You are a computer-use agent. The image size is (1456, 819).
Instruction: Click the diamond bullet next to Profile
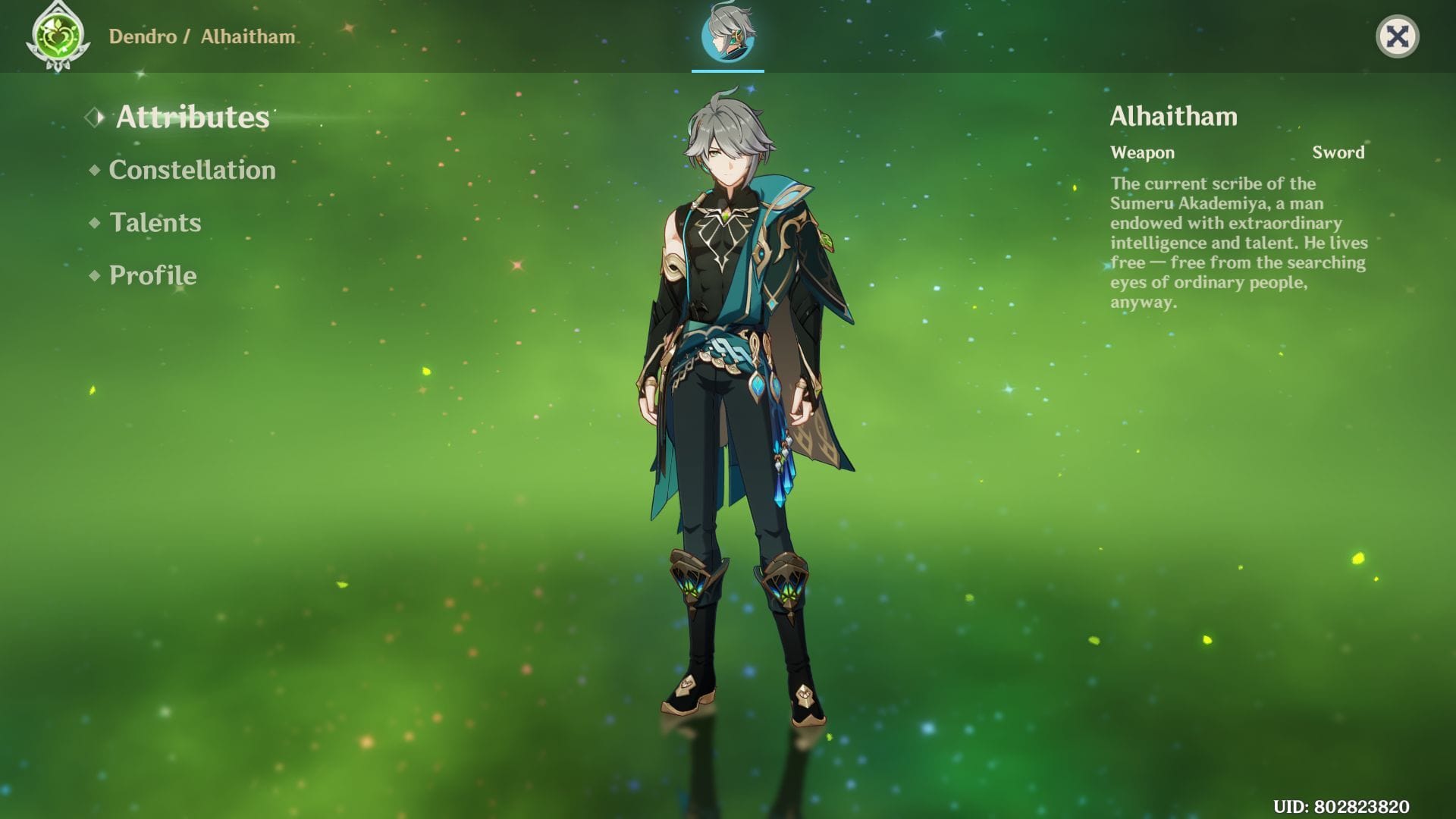94,276
